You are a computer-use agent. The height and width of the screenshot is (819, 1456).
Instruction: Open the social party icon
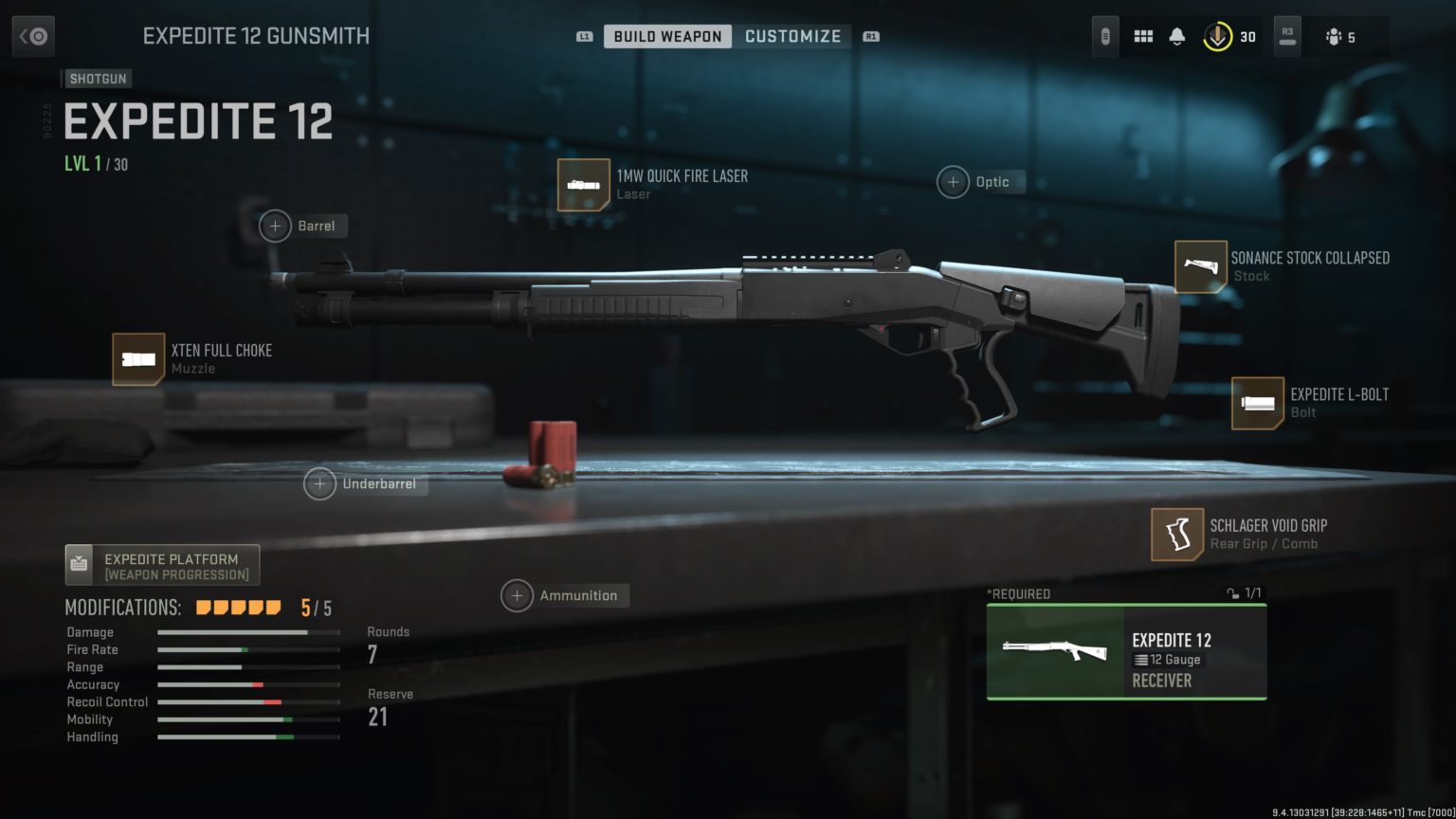[1335, 37]
